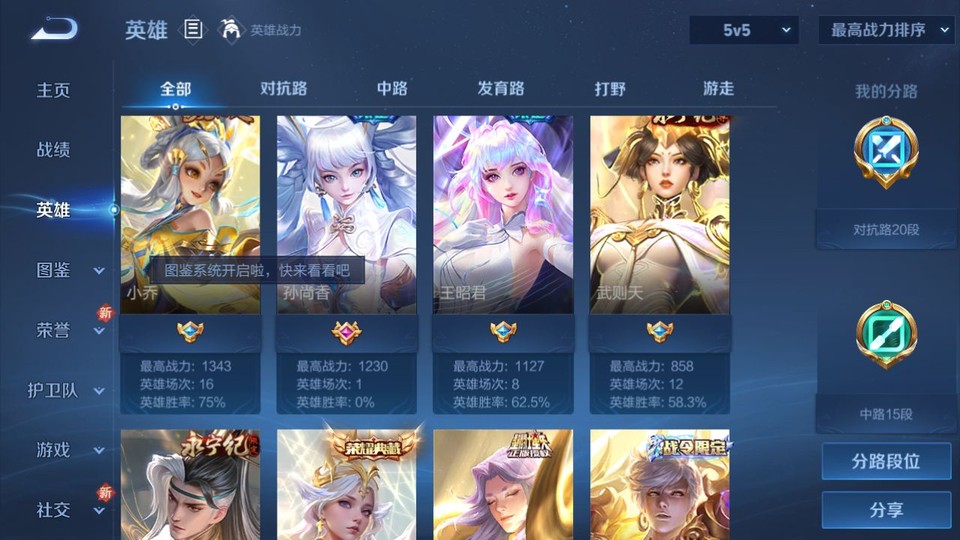The width and height of the screenshot is (960, 540).
Task: Click the 分路段位 button
Action: pos(886,462)
